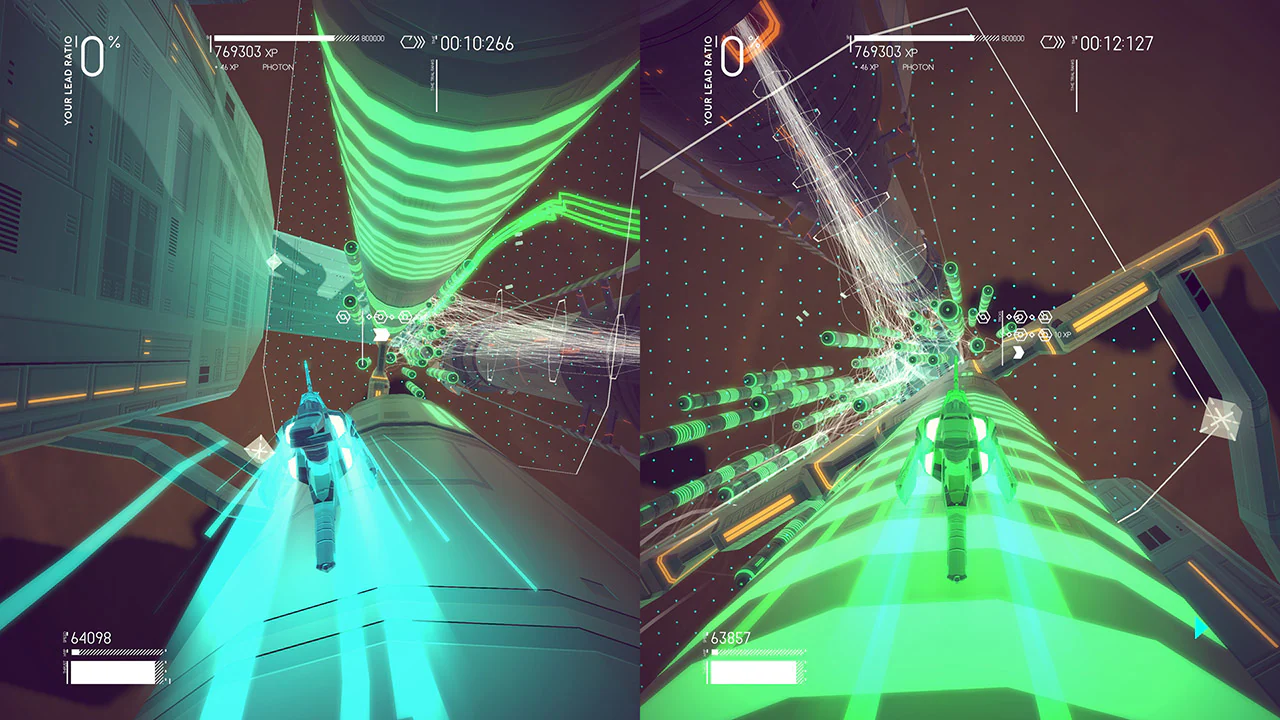Toggle the PHOTON ship indicator on the left HUD

coord(280,66)
